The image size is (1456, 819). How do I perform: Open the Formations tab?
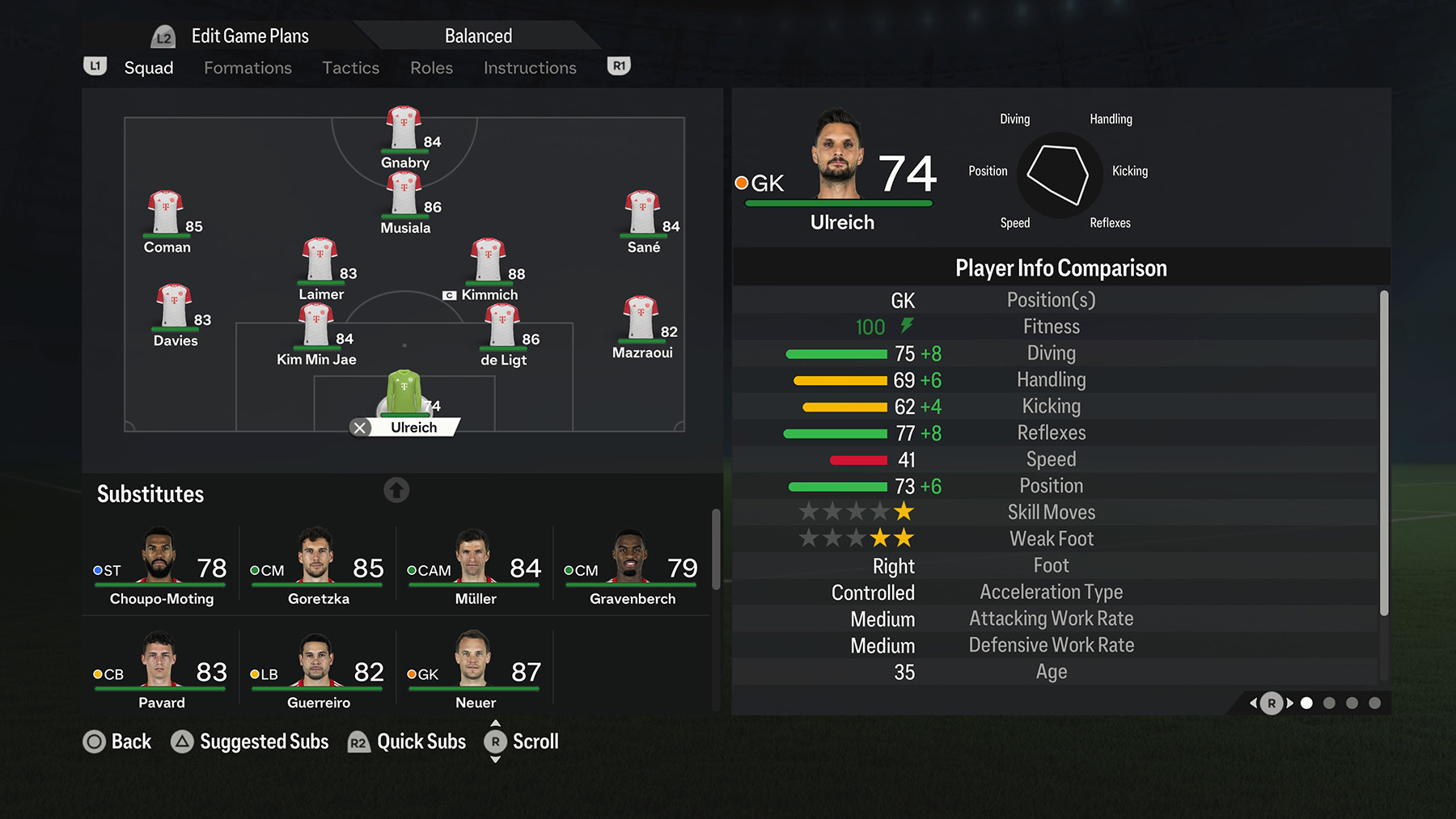[x=248, y=68]
